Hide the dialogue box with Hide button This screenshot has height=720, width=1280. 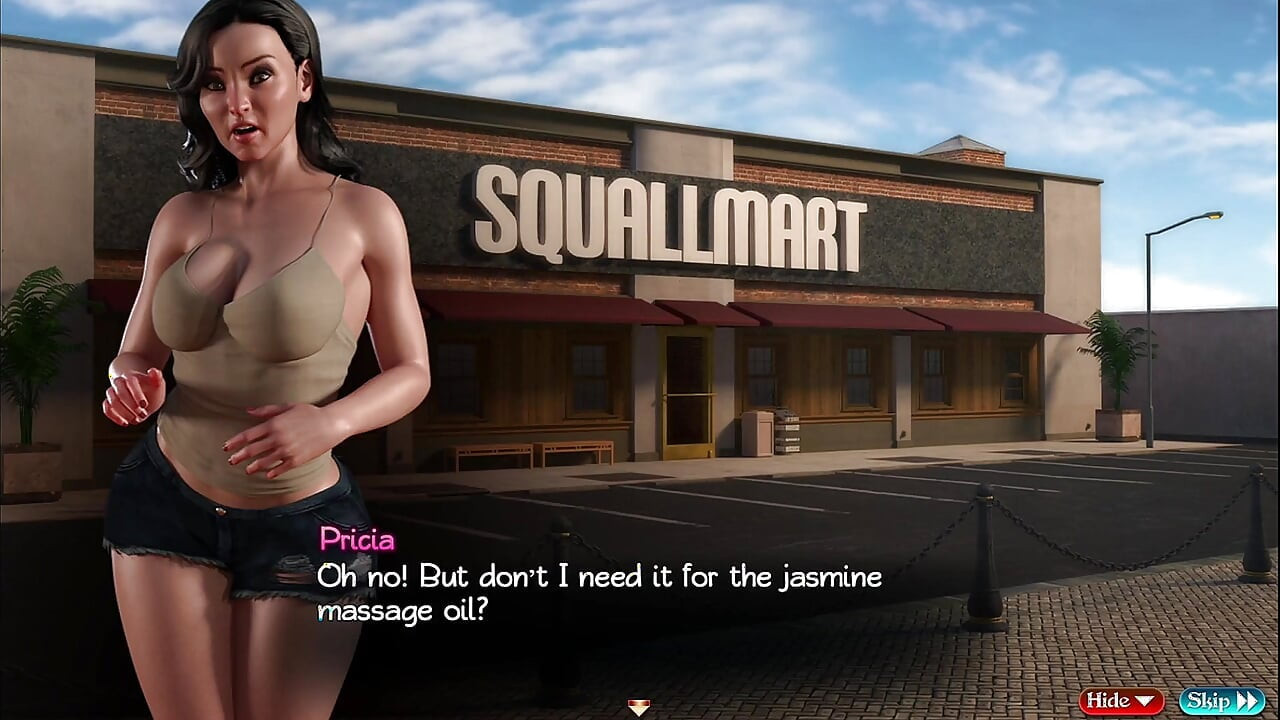tap(1121, 701)
